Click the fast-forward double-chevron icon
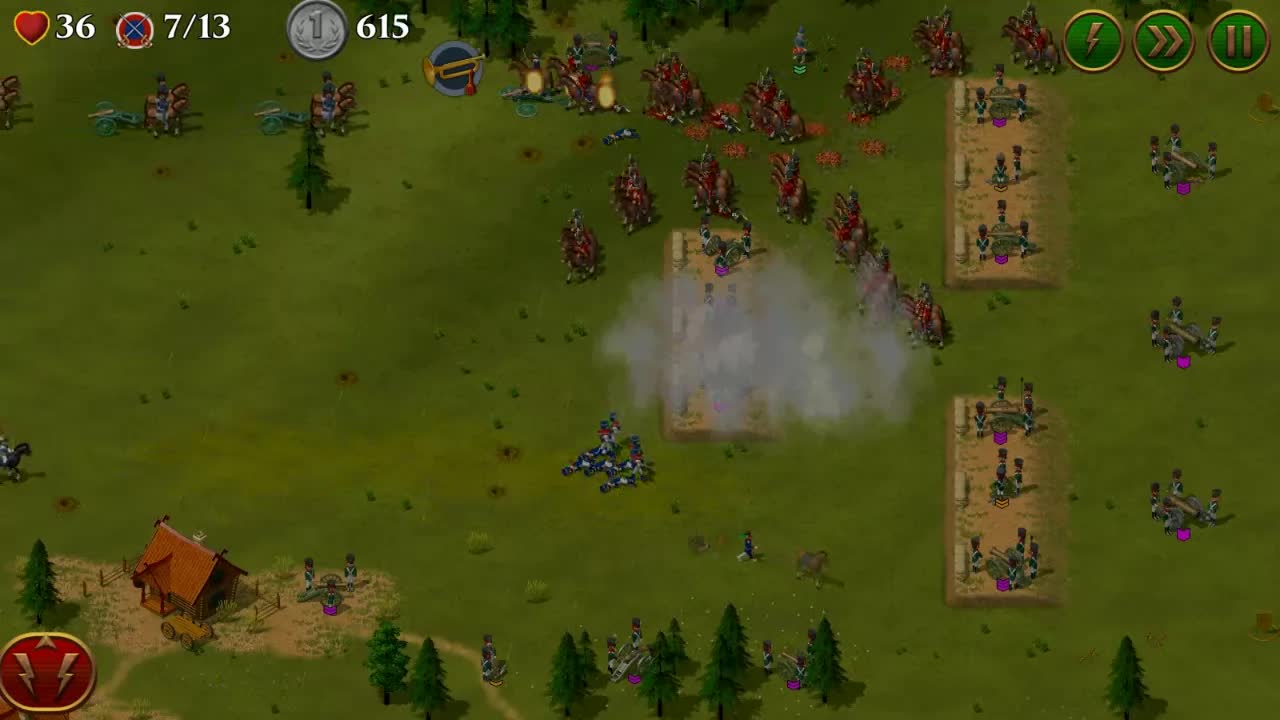The width and height of the screenshot is (1280, 720). coord(1164,41)
